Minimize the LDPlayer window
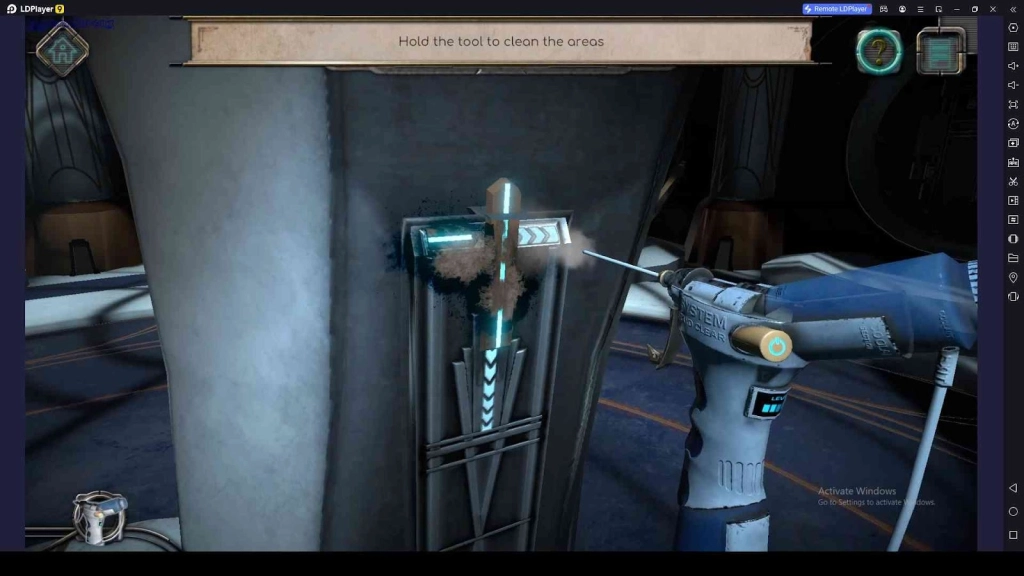The image size is (1024, 576). pyautogui.click(x=956, y=9)
